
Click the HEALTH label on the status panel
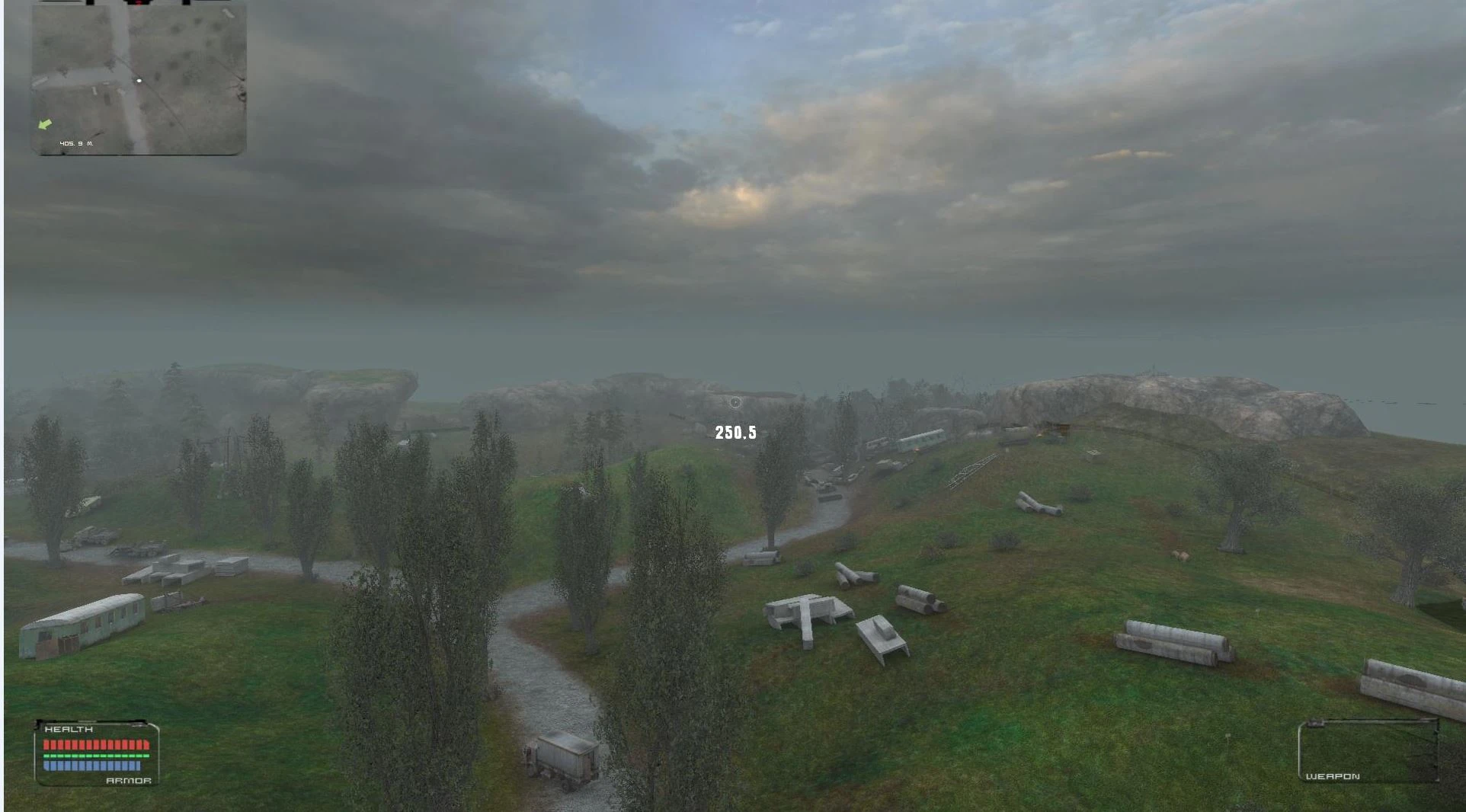67,729
